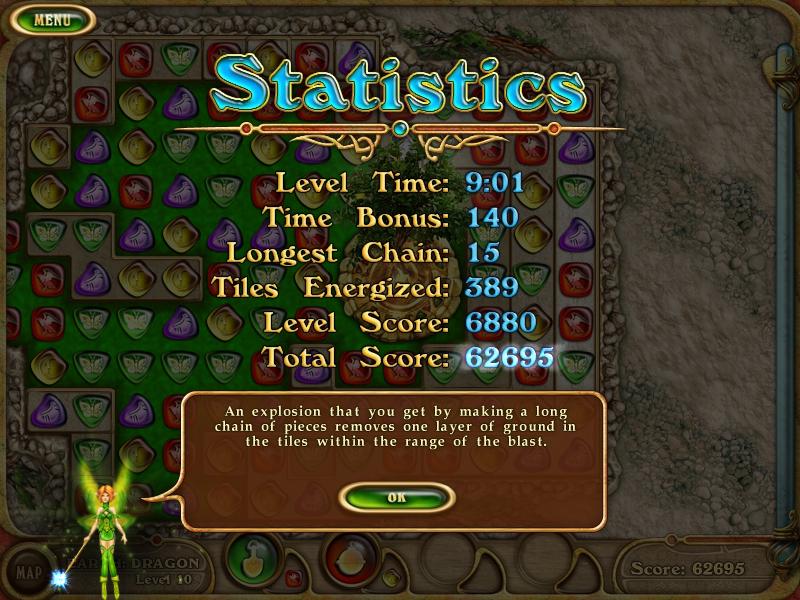Open the Map
Viewport: 800px width, 600px height.
point(30,573)
